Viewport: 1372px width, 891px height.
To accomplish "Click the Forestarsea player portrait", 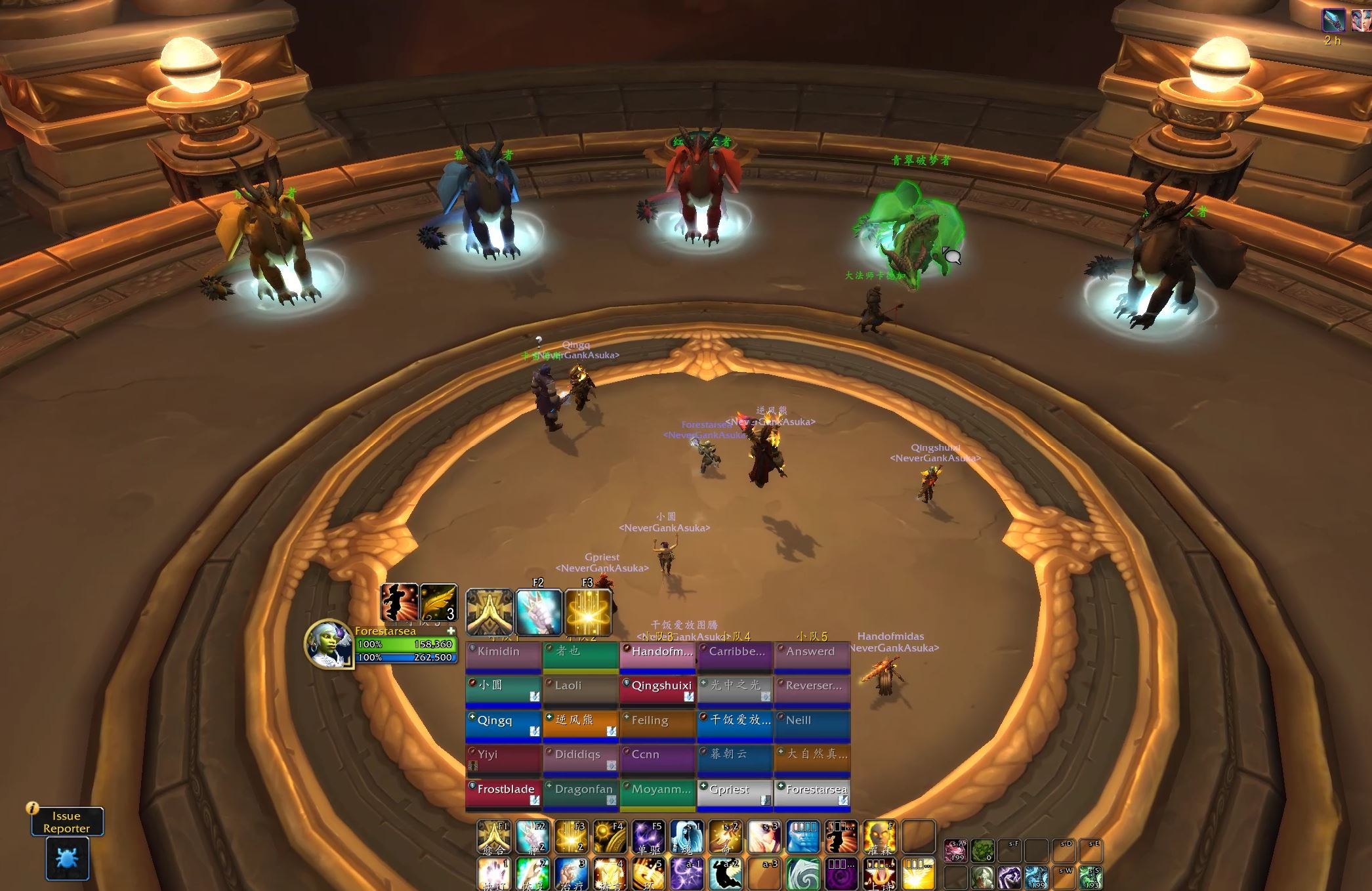I will coord(328,644).
